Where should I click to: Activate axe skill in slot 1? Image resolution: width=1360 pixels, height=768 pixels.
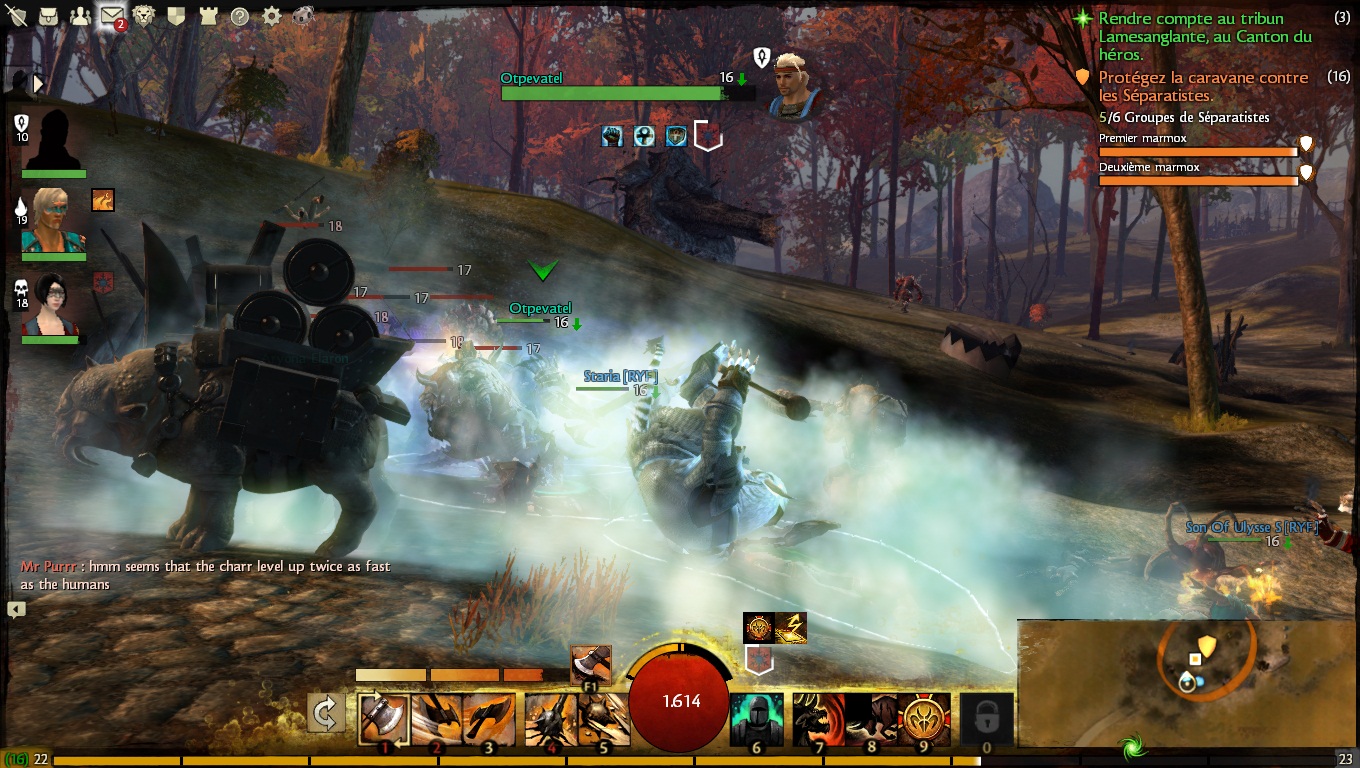point(383,719)
